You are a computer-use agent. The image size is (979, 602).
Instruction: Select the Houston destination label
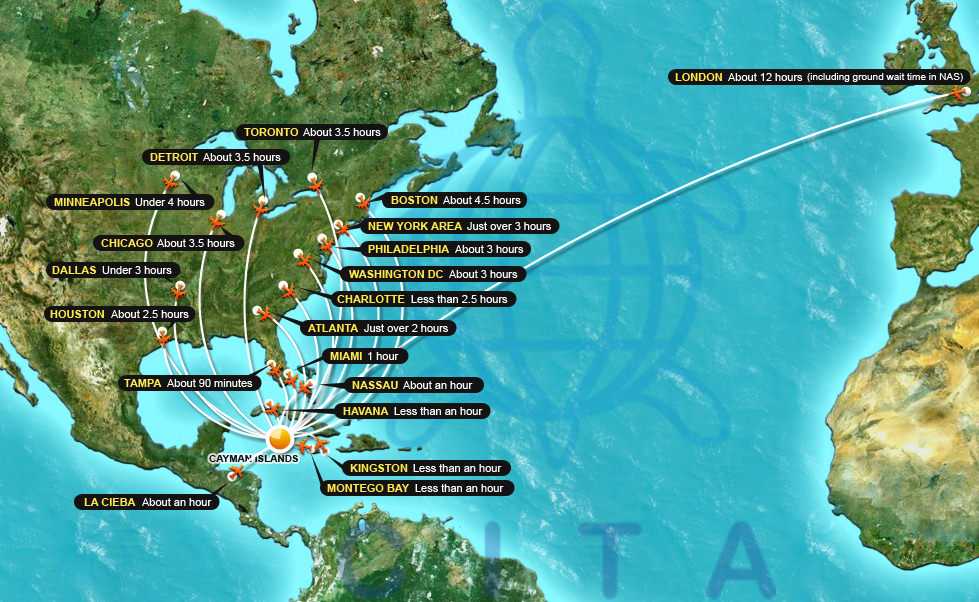pyautogui.click(x=118, y=314)
